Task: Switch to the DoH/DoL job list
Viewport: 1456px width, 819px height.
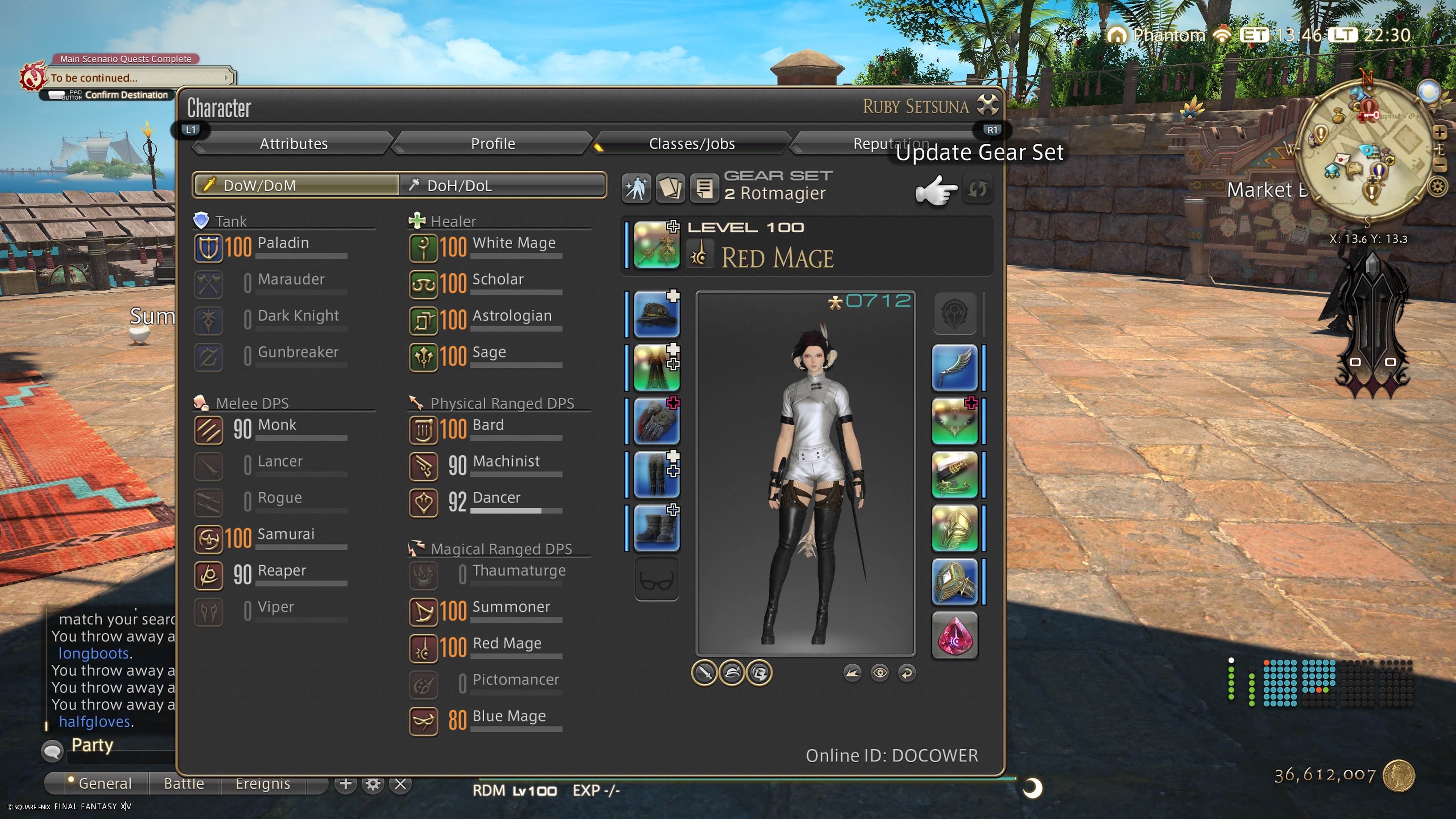Action: 502,185
